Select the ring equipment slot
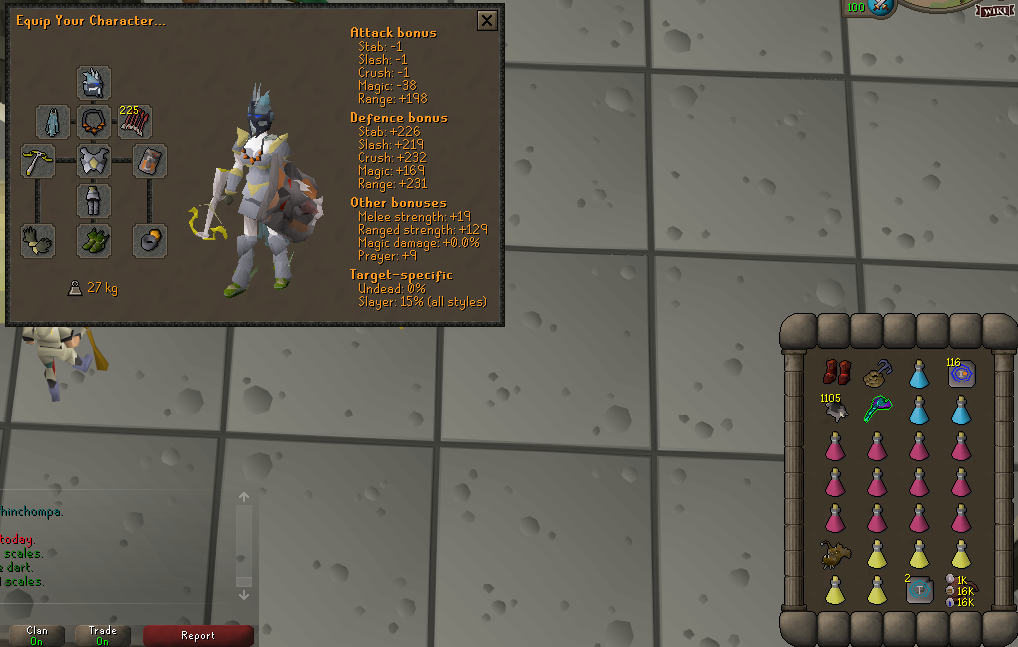The height and width of the screenshot is (647, 1018). click(150, 240)
